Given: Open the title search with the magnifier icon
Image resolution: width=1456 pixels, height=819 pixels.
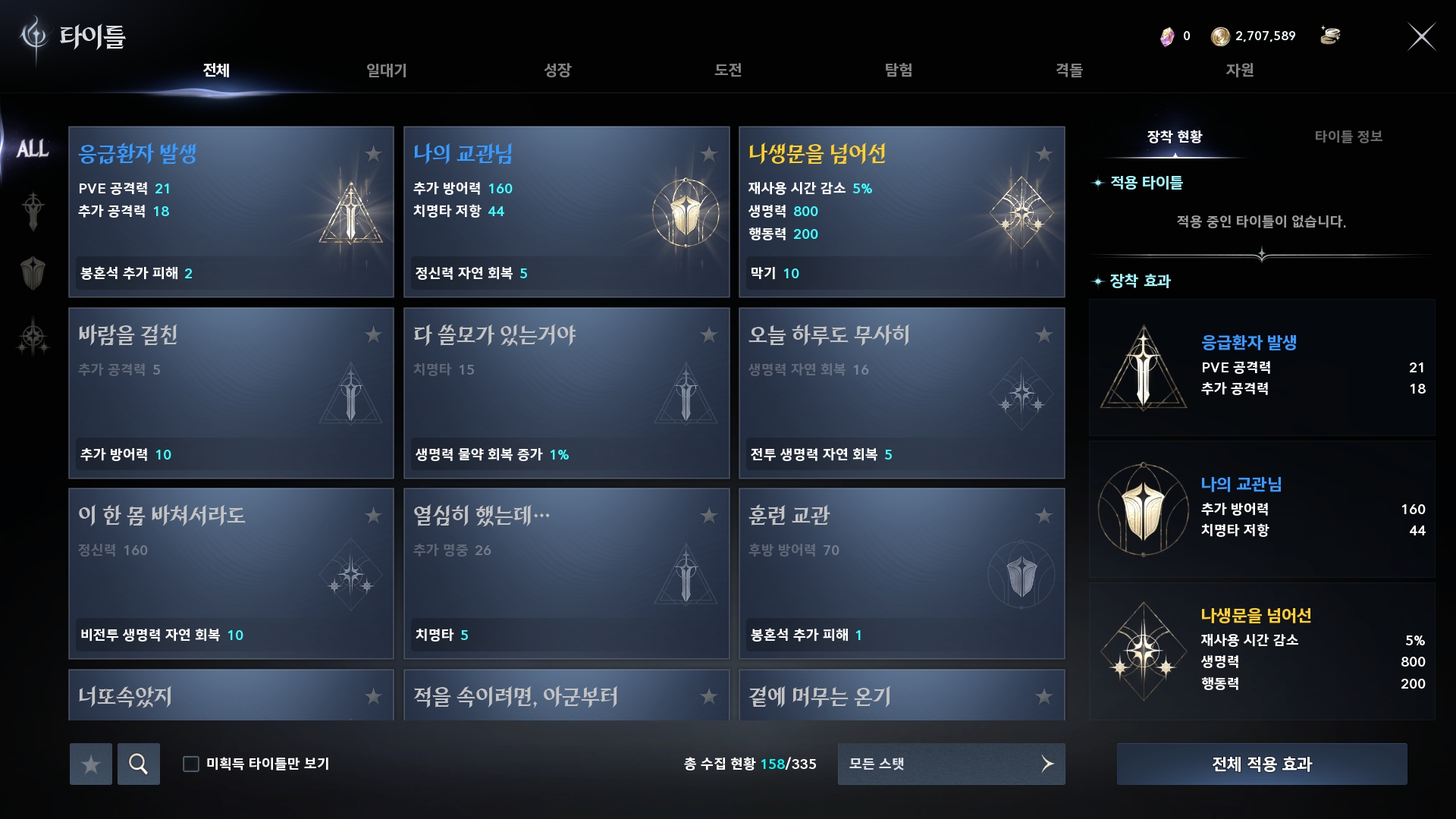Looking at the screenshot, I should [x=139, y=764].
